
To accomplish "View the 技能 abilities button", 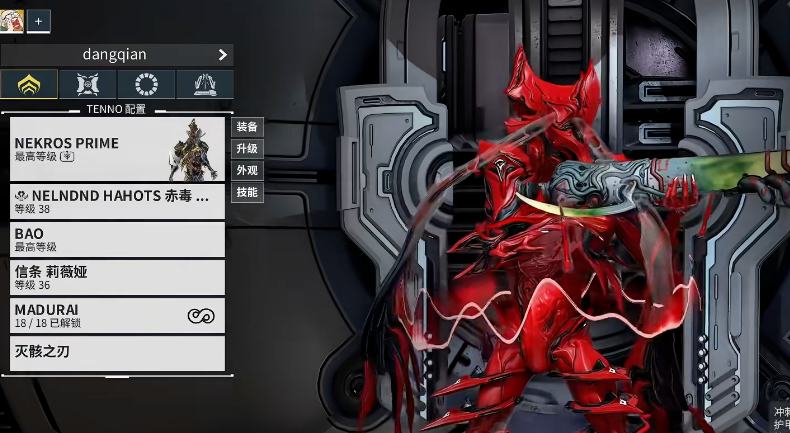I will [247, 192].
